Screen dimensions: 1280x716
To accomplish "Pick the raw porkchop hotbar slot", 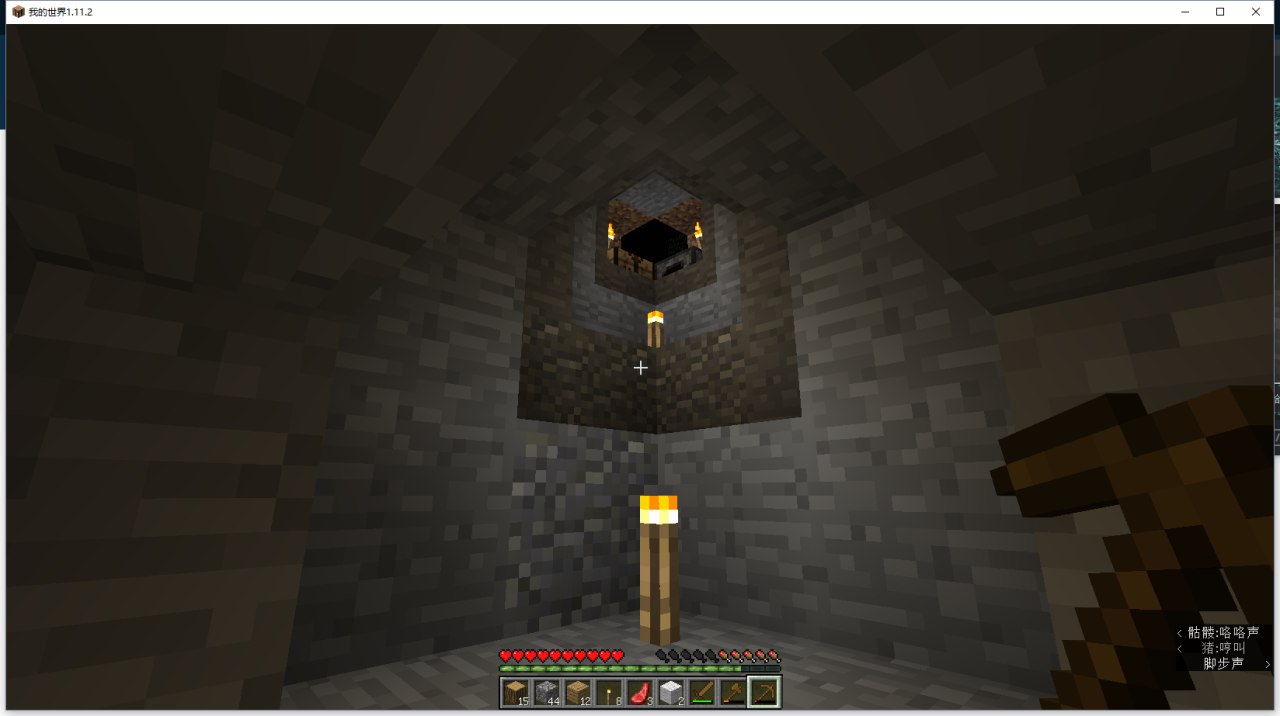I will coord(639,691).
